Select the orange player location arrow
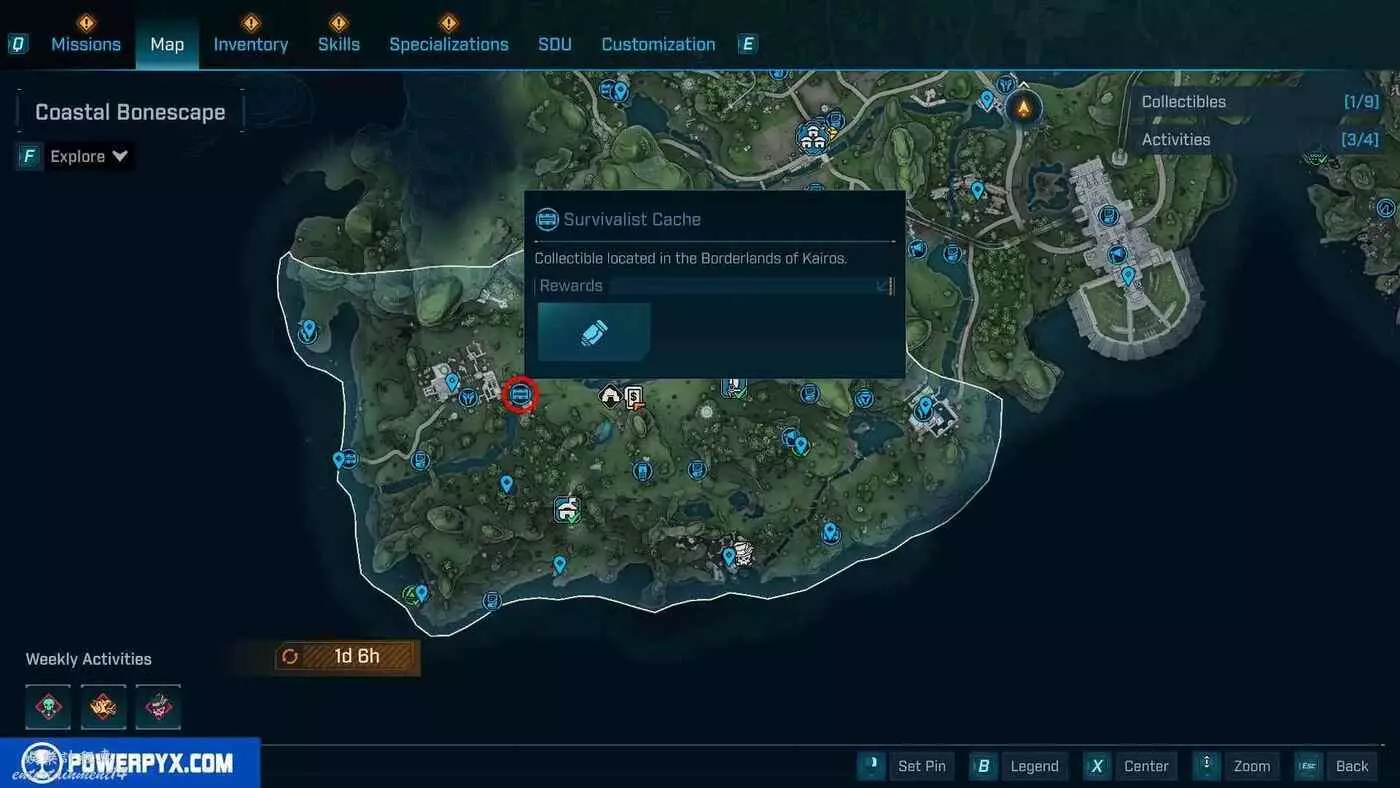The image size is (1400, 788). coord(1022,106)
